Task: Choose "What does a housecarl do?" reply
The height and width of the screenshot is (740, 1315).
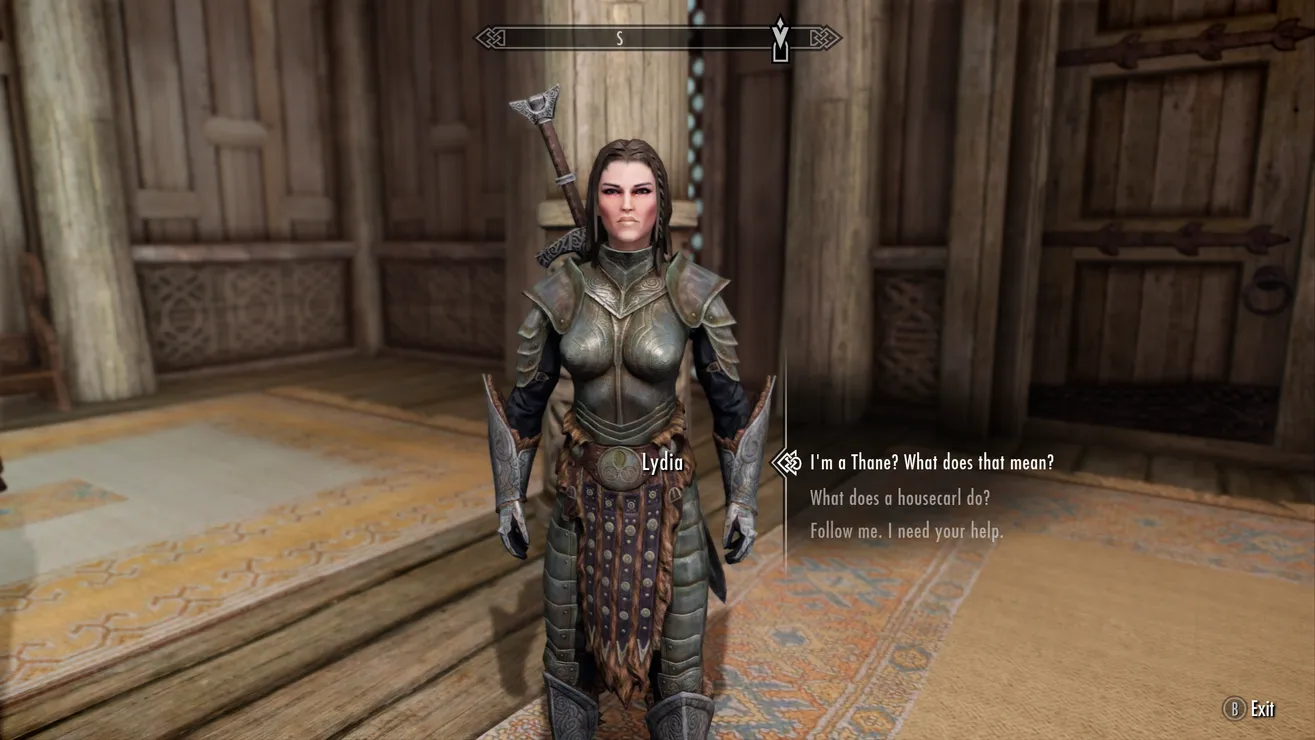Action: click(x=899, y=498)
